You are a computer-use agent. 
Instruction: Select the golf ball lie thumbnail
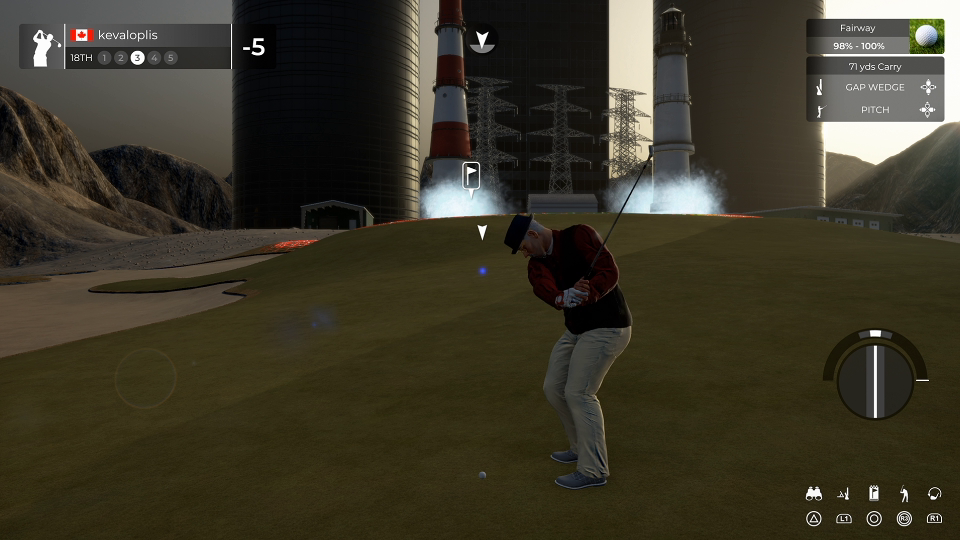(x=927, y=37)
